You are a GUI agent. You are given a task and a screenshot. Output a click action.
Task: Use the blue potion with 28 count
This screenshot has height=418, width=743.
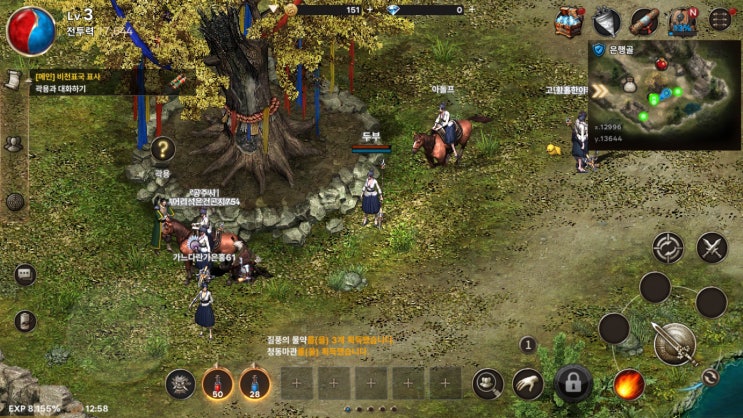[x=255, y=383]
